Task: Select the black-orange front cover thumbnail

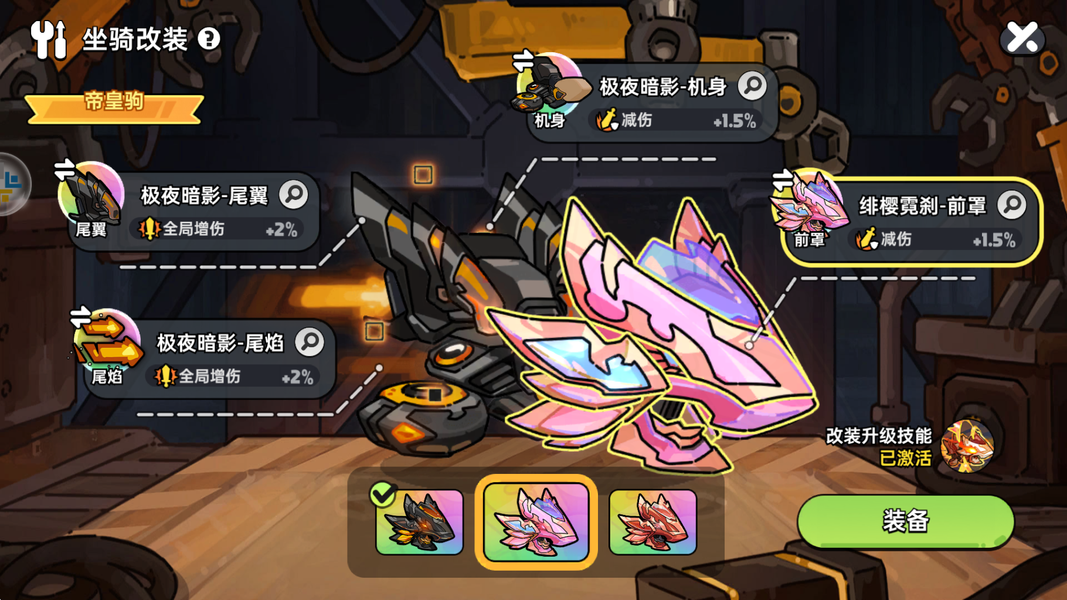Action: (x=420, y=521)
